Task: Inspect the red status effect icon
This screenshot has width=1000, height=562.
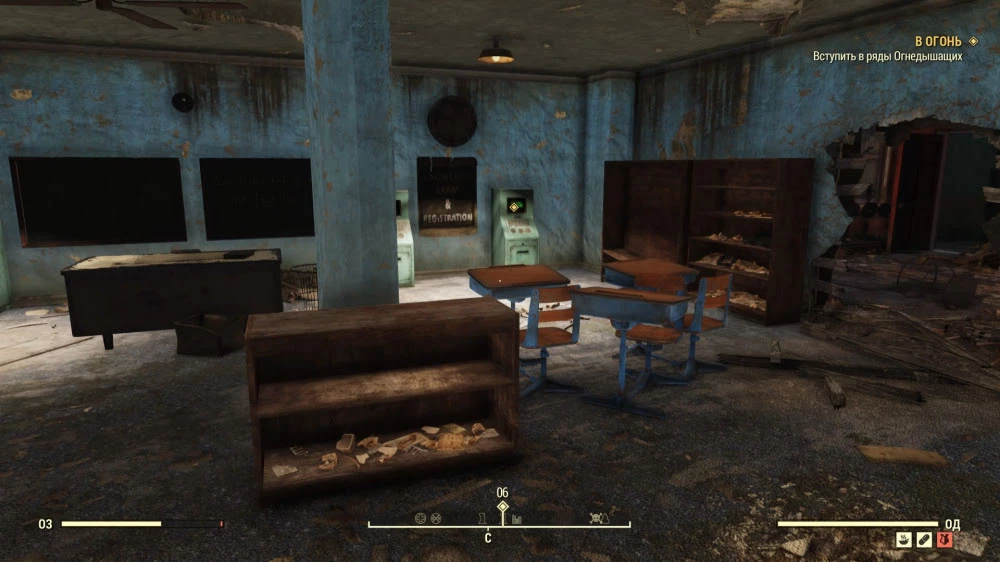Action: tap(945, 540)
